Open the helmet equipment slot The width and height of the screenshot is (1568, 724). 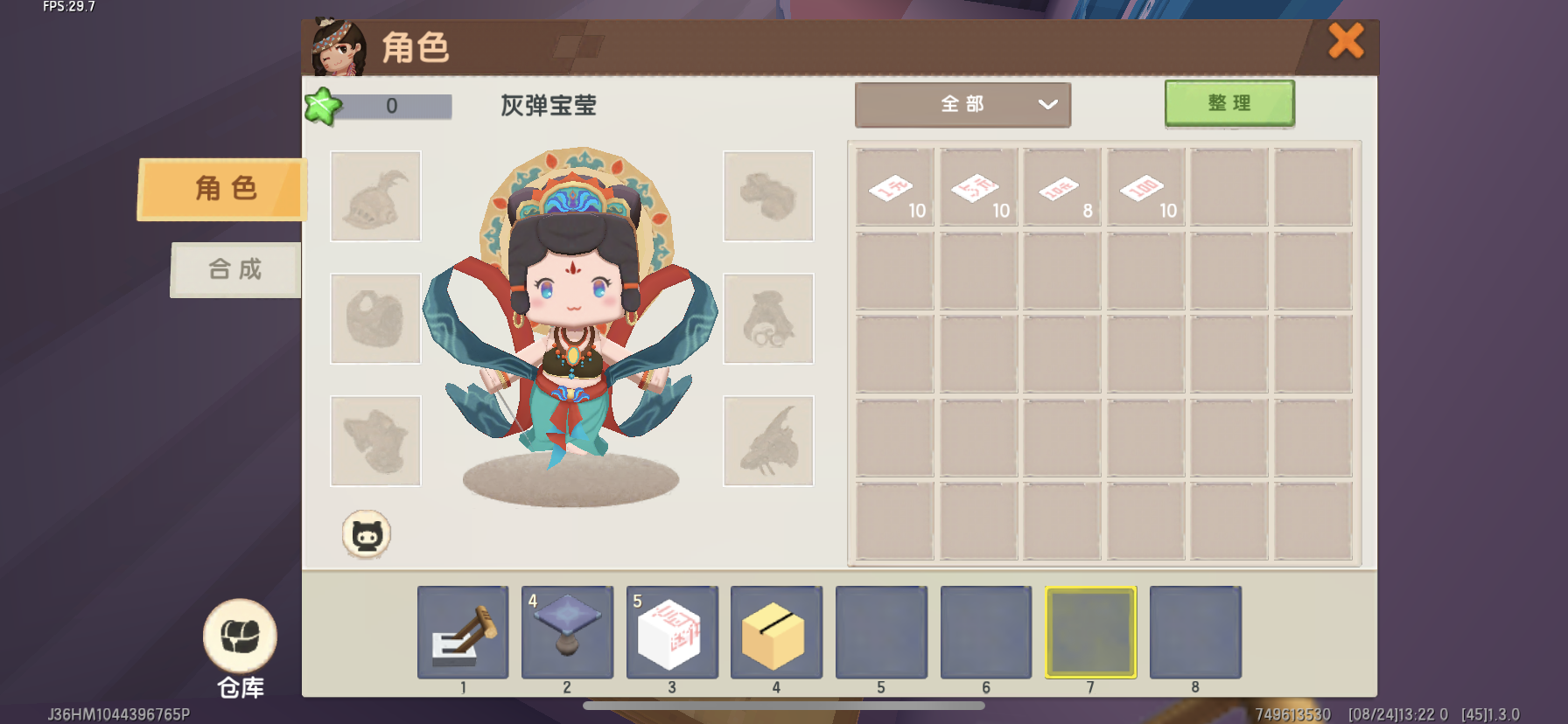pyautogui.click(x=375, y=196)
